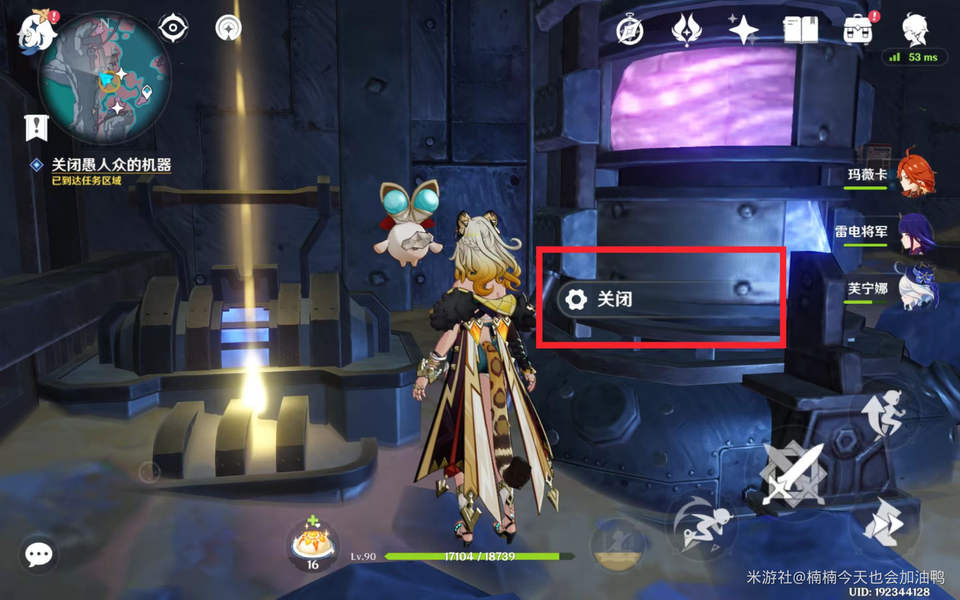This screenshot has height=600, width=960.
Task: Toggle the eye-shaped elemental sight icon
Action: click(x=174, y=28)
